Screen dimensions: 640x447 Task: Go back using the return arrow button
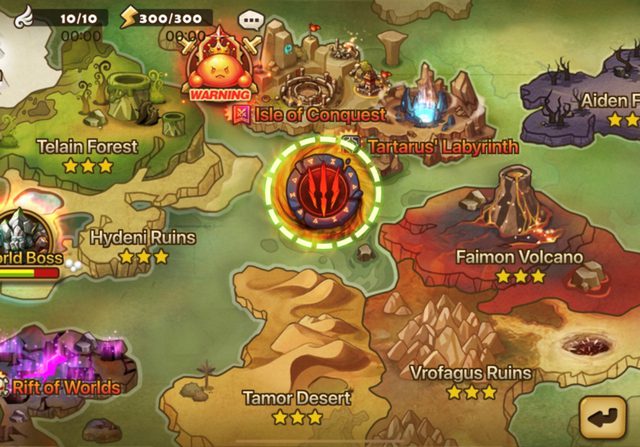(606, 415)
